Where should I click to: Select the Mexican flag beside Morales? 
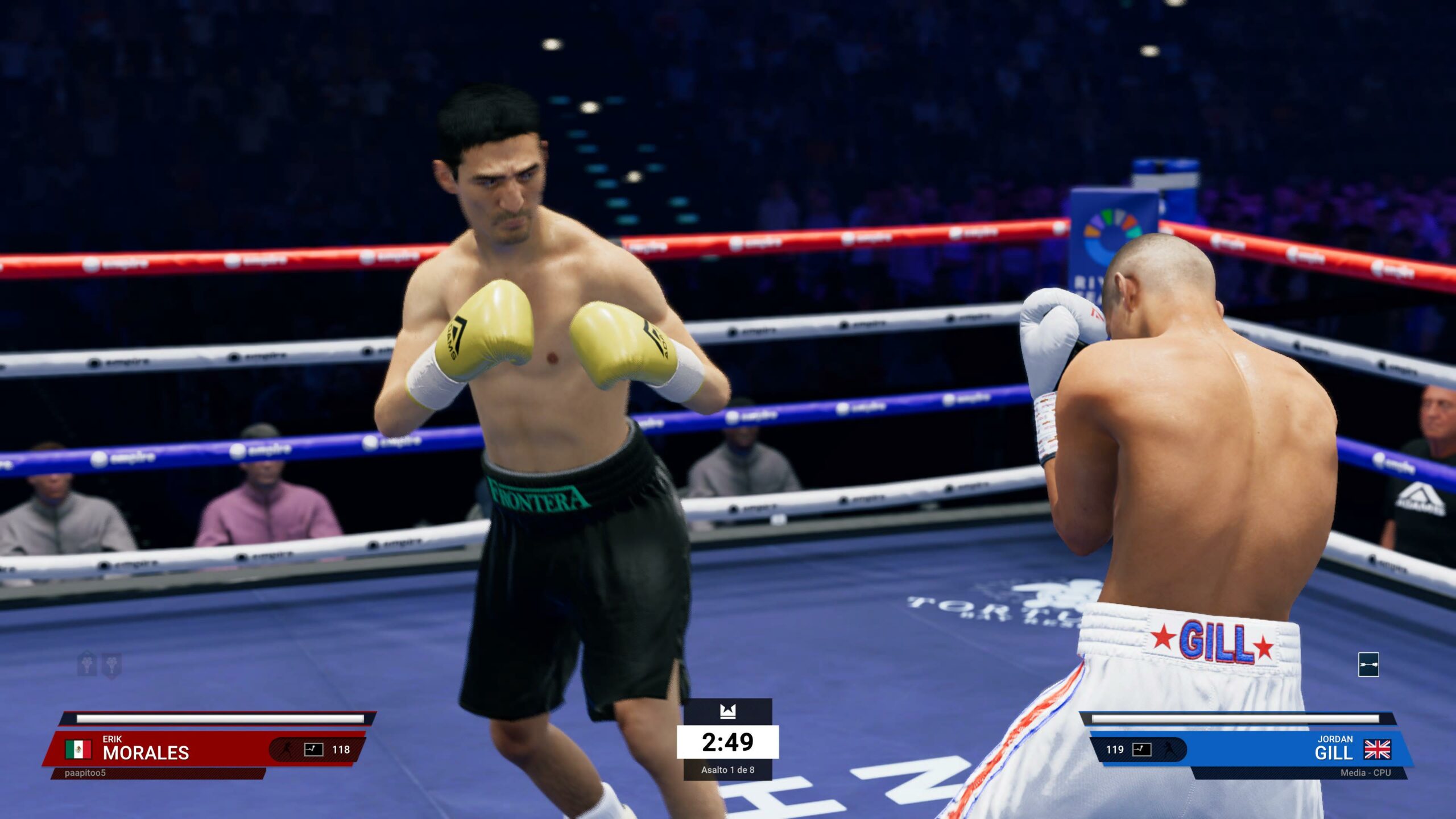(78, 749)
